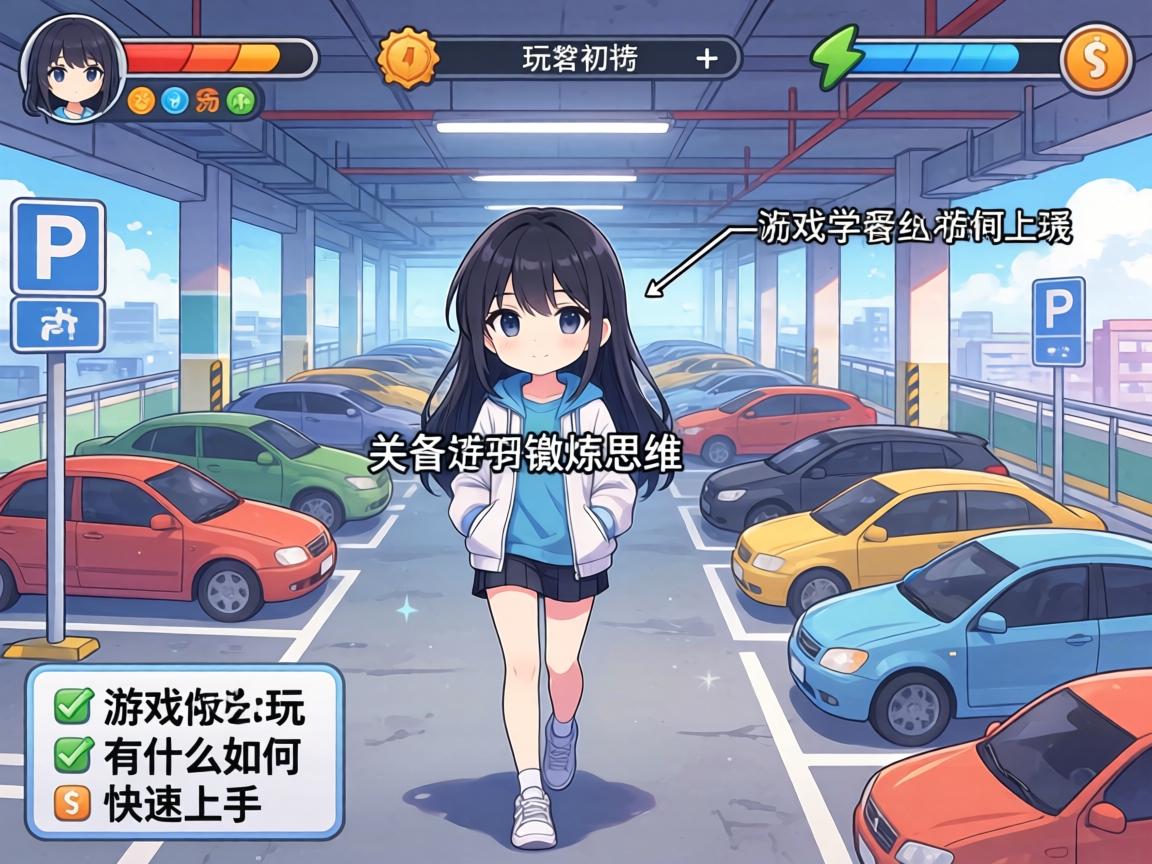Open the player avatar portrait
This screenshot has width=1152, height=864.
[72, 66]
